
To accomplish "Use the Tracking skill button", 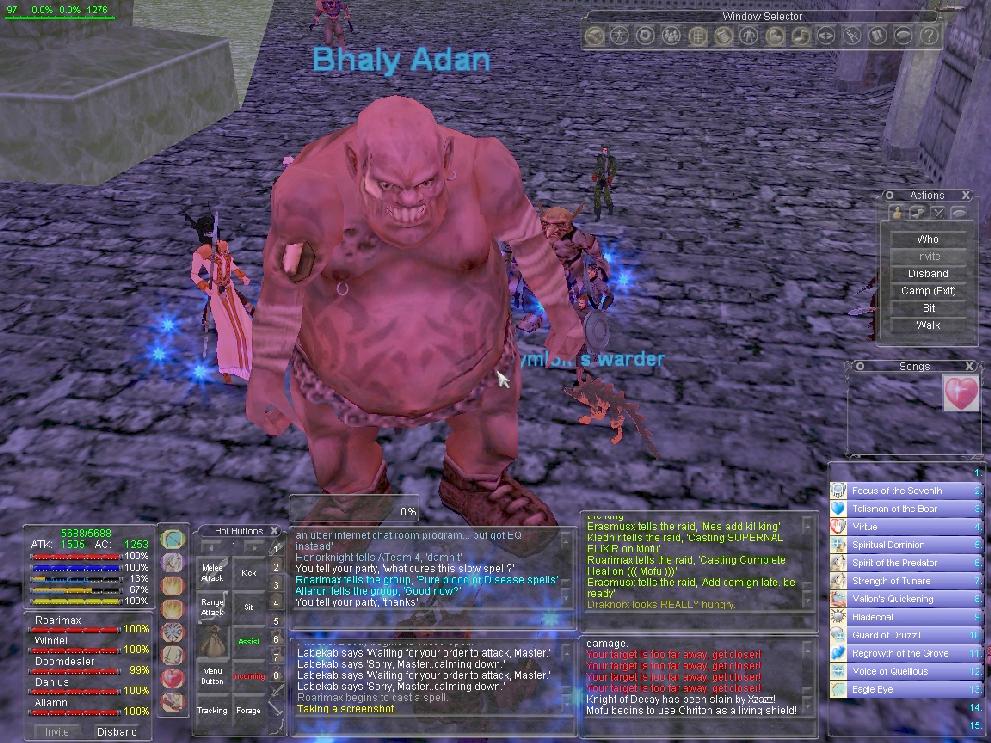I will click(x=212, y=710).
